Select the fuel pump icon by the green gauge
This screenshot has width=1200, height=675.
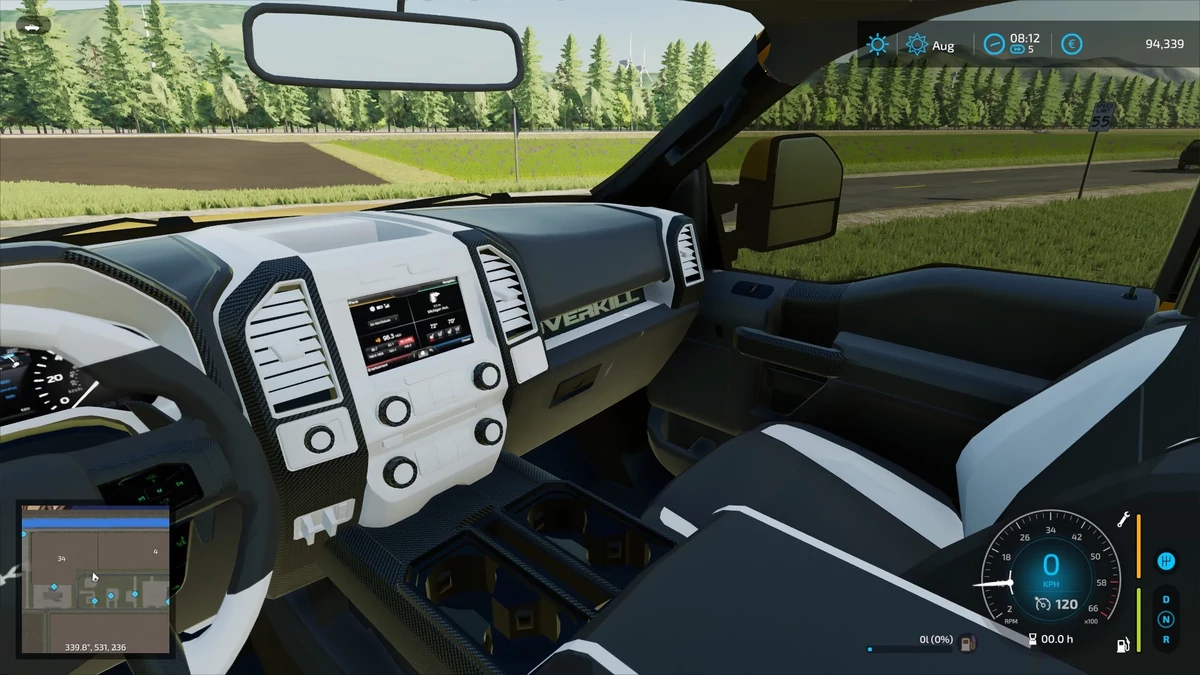click(x=1123, y=644)
